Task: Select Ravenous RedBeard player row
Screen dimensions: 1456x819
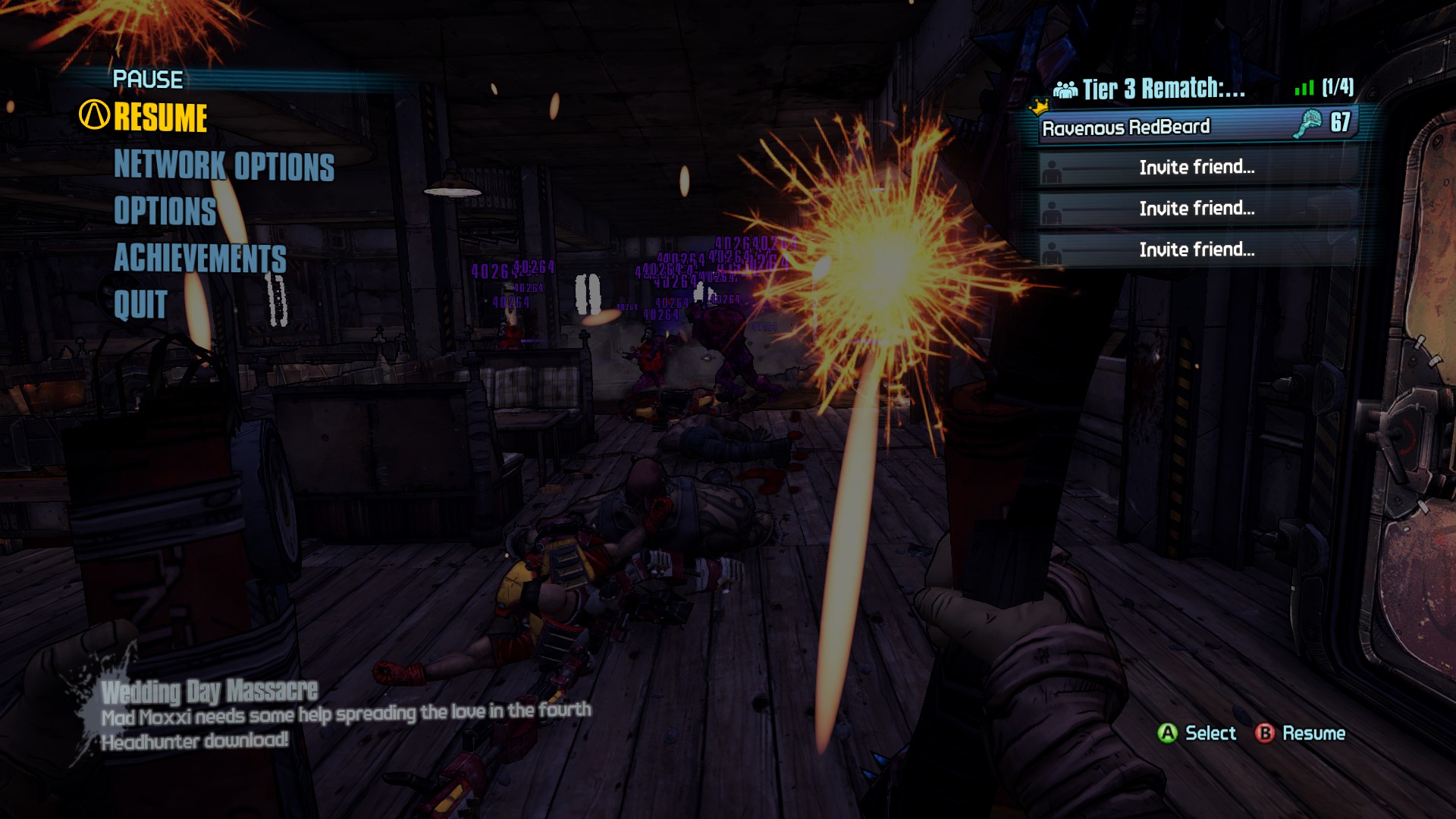Action: (x=1196, y=126)
